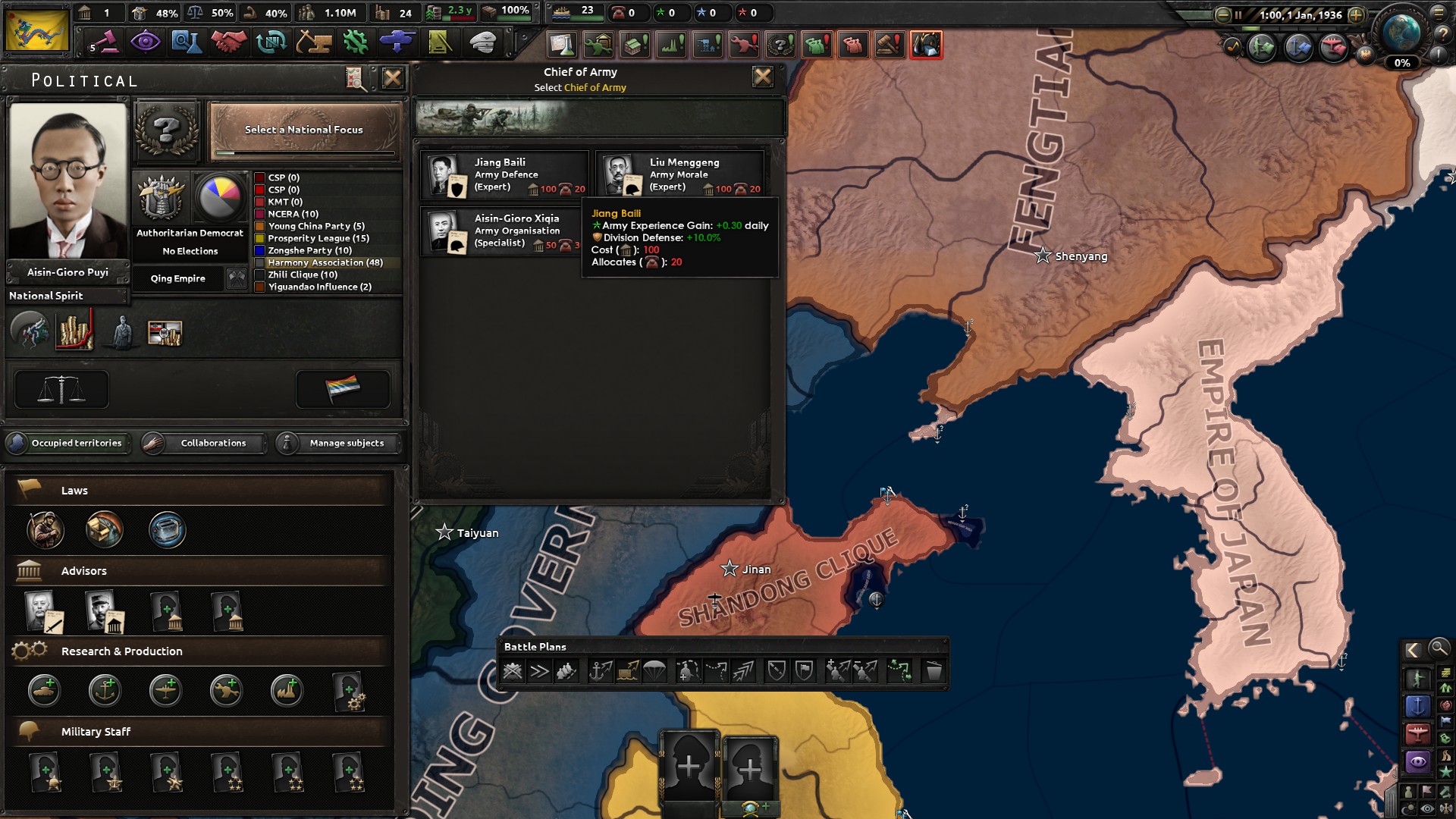The height and width of the screenshot is (819, 1456).
Task: Open the Intelligence Agency via the purple eye icon
Action: (146, 43)
